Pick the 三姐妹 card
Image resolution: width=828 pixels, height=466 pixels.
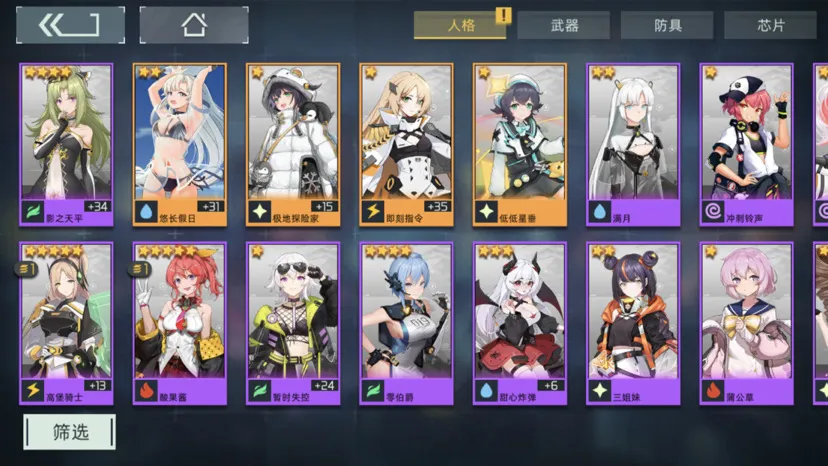tap(633, 323)
